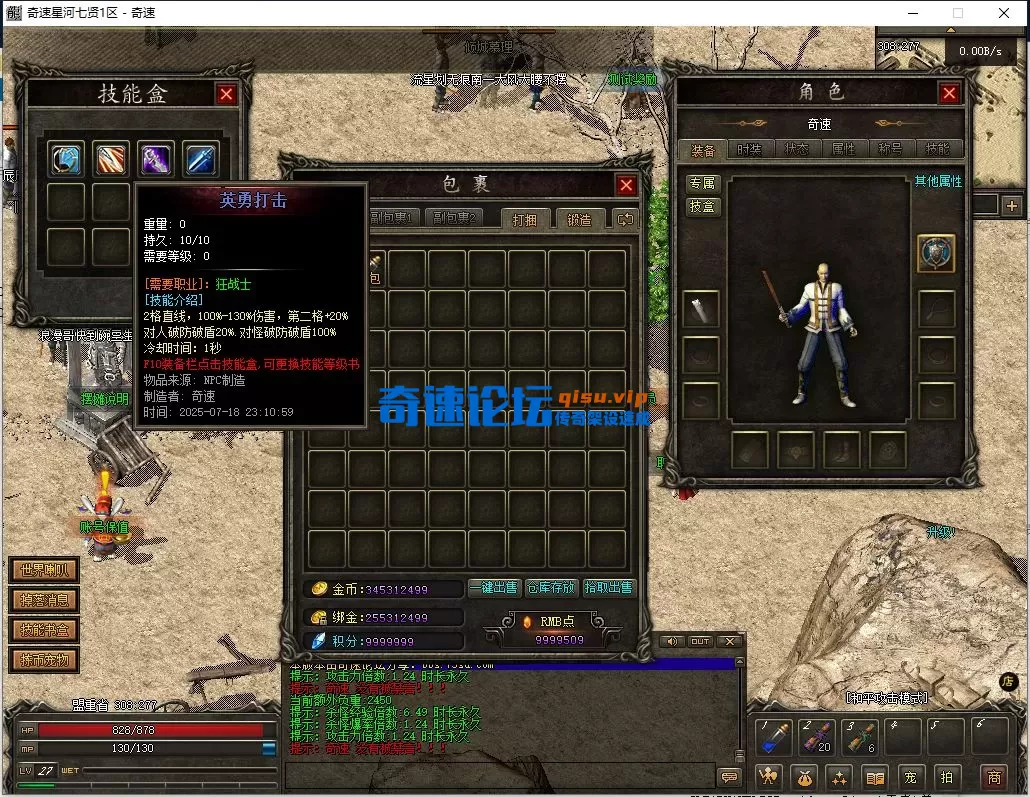Switch to the 时装 fashion tab

[x=750, y=149]
